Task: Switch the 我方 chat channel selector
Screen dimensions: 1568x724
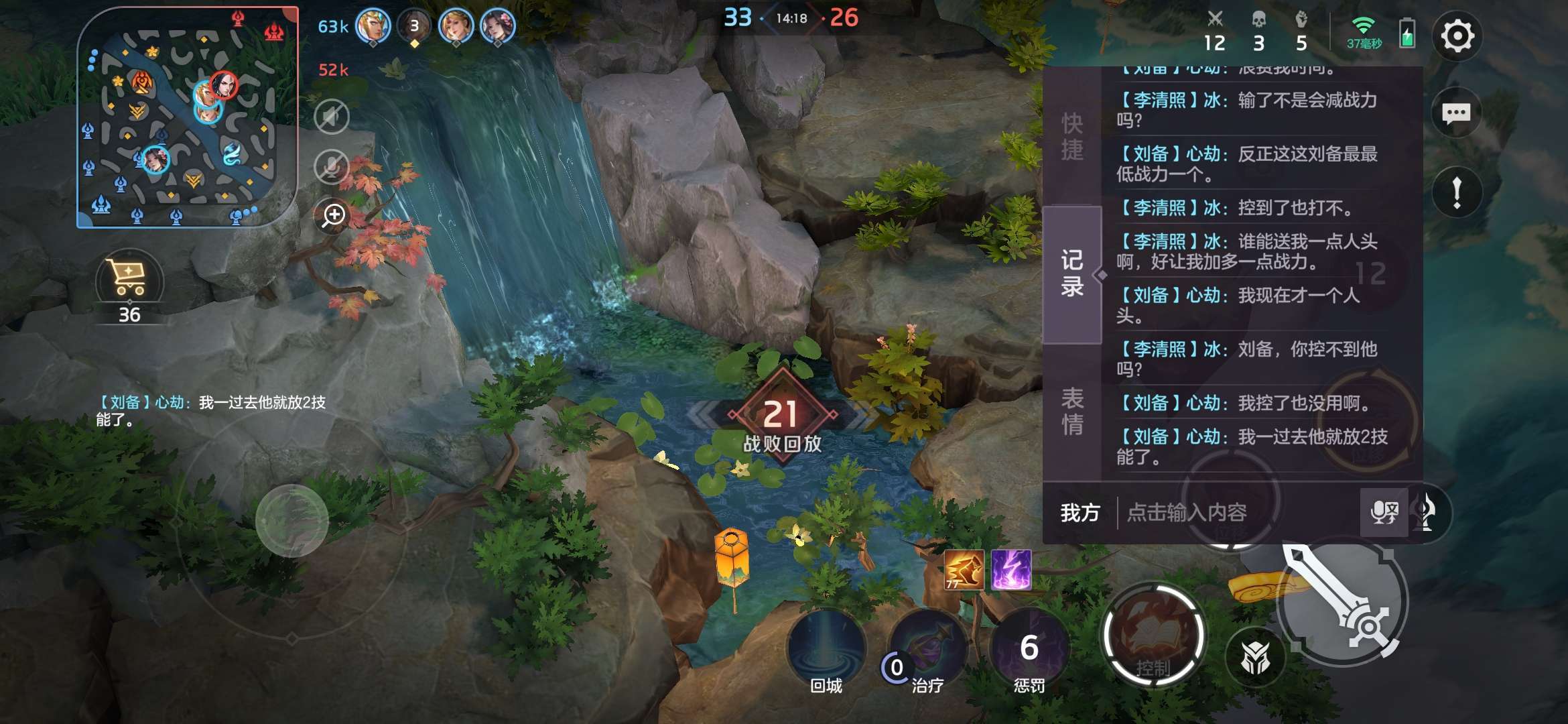Action: point(1080,513)
